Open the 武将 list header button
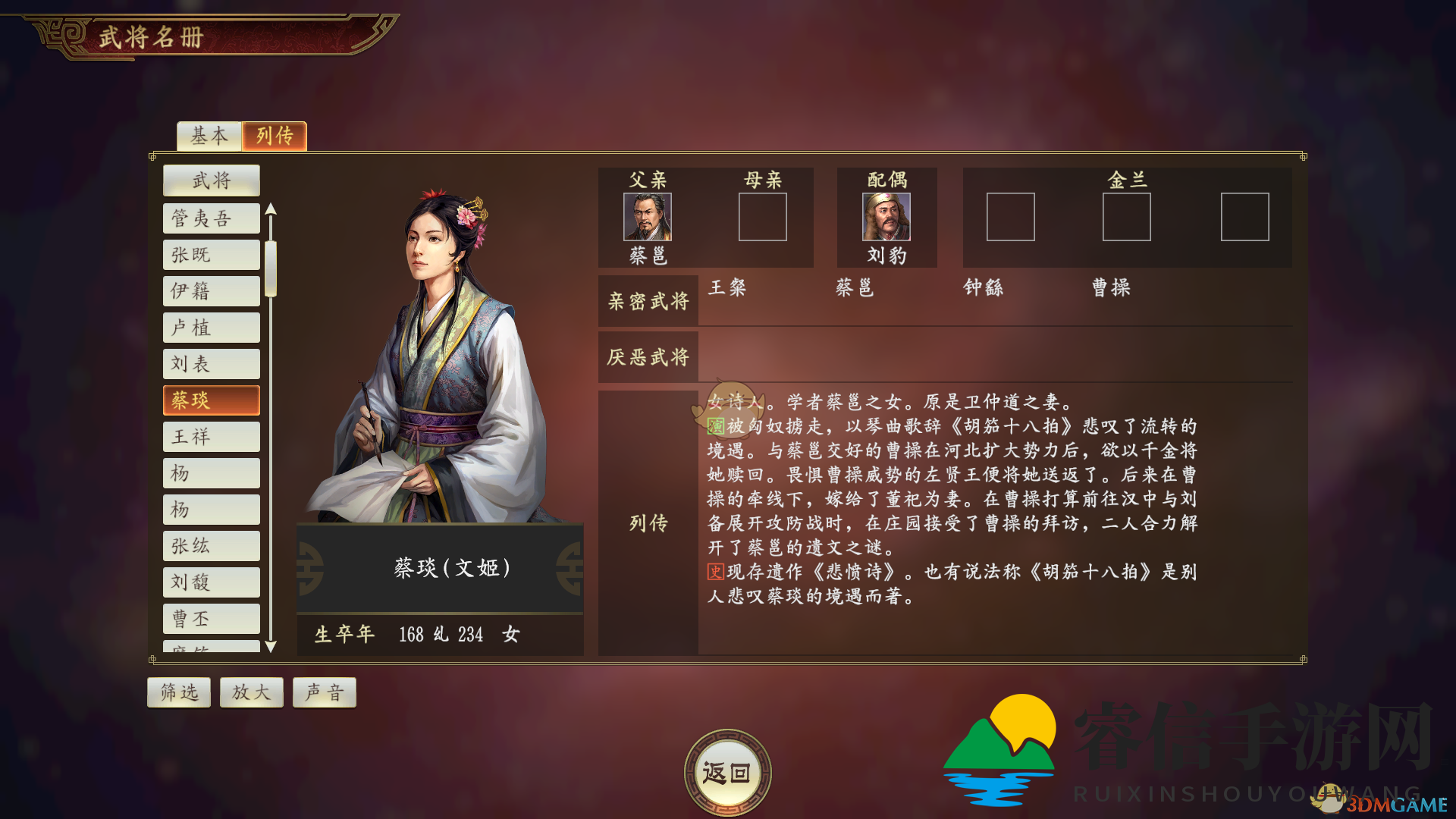The width and height of the screenshot is (1456, 819). 212,180
